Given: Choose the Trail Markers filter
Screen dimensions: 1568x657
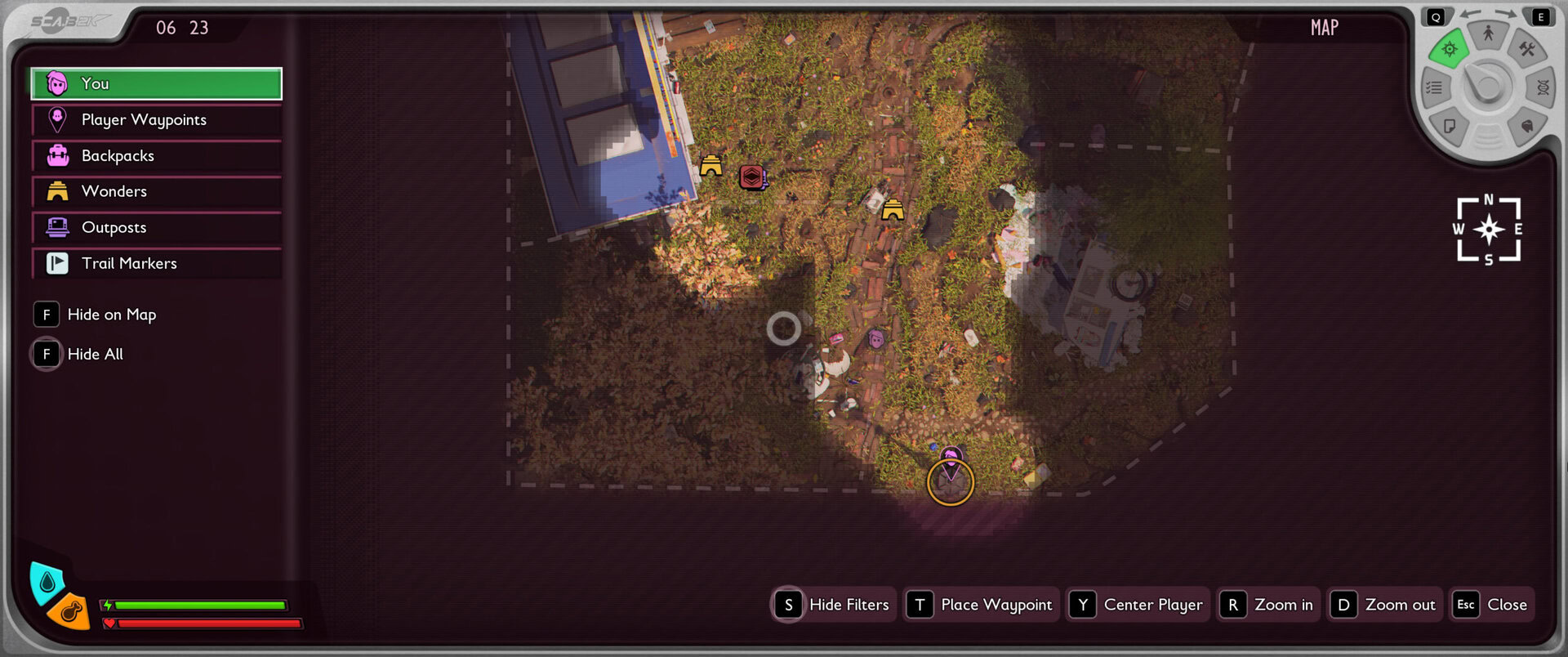Looking at the screenshot, I should (156, 263).
